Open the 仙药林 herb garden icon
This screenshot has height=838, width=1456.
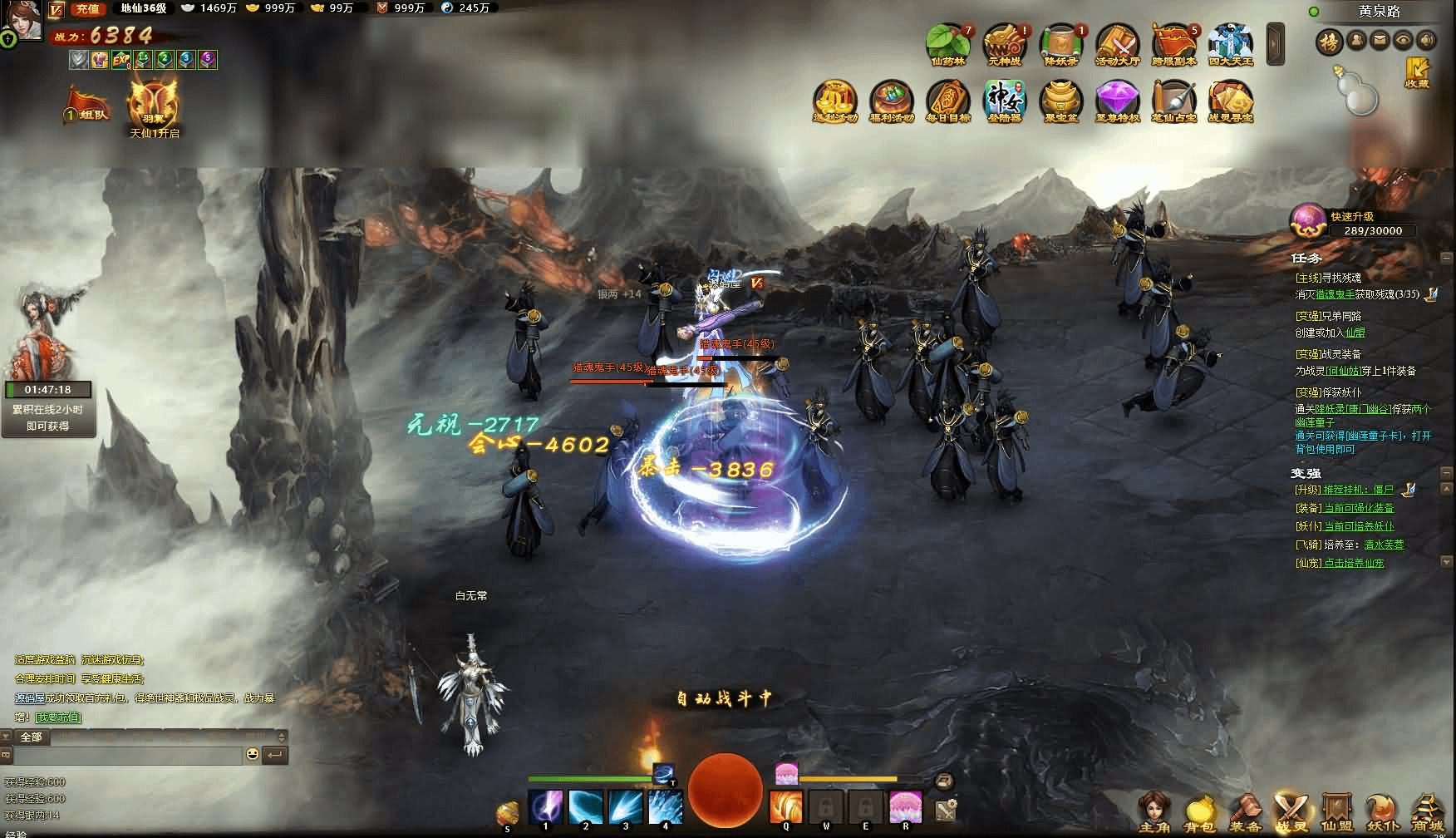948,43
